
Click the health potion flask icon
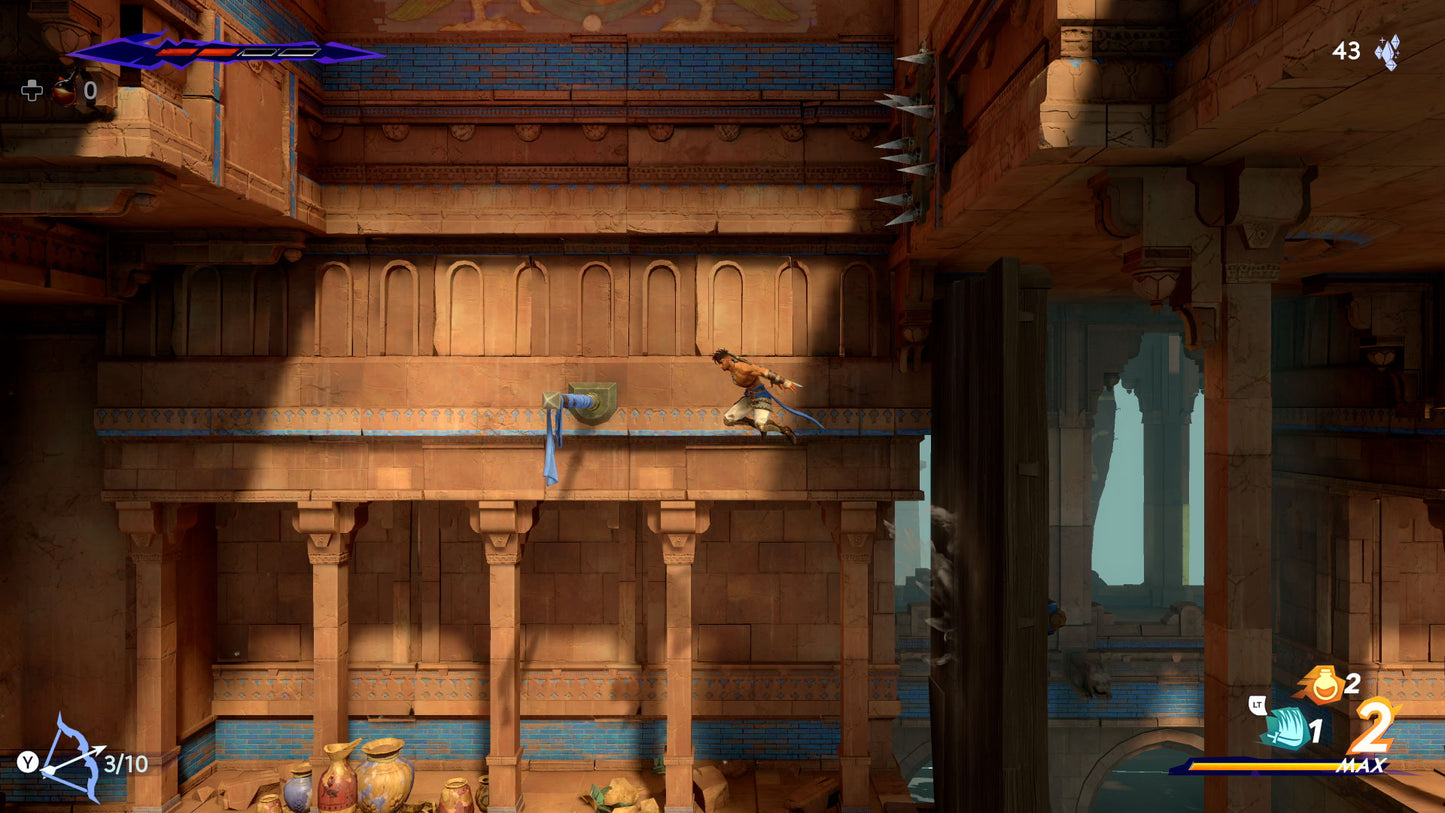63,92
